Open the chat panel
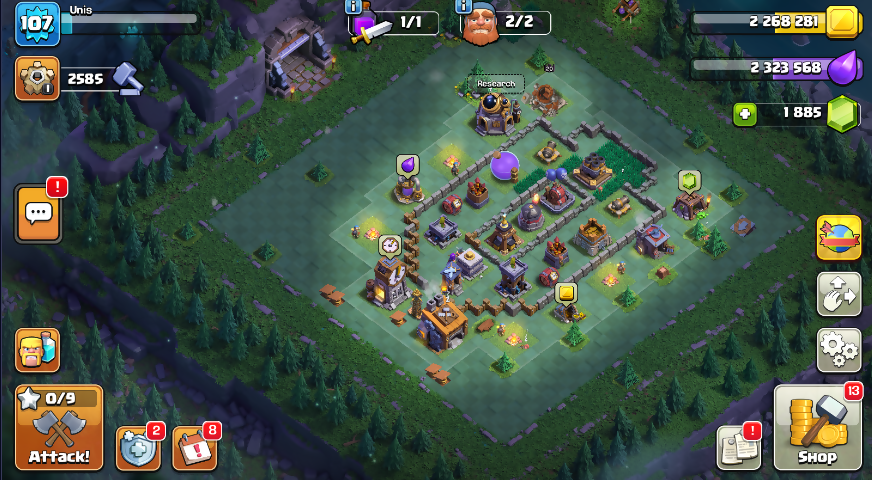The height and width of the screenshot is (480, 872). point(38,213)
